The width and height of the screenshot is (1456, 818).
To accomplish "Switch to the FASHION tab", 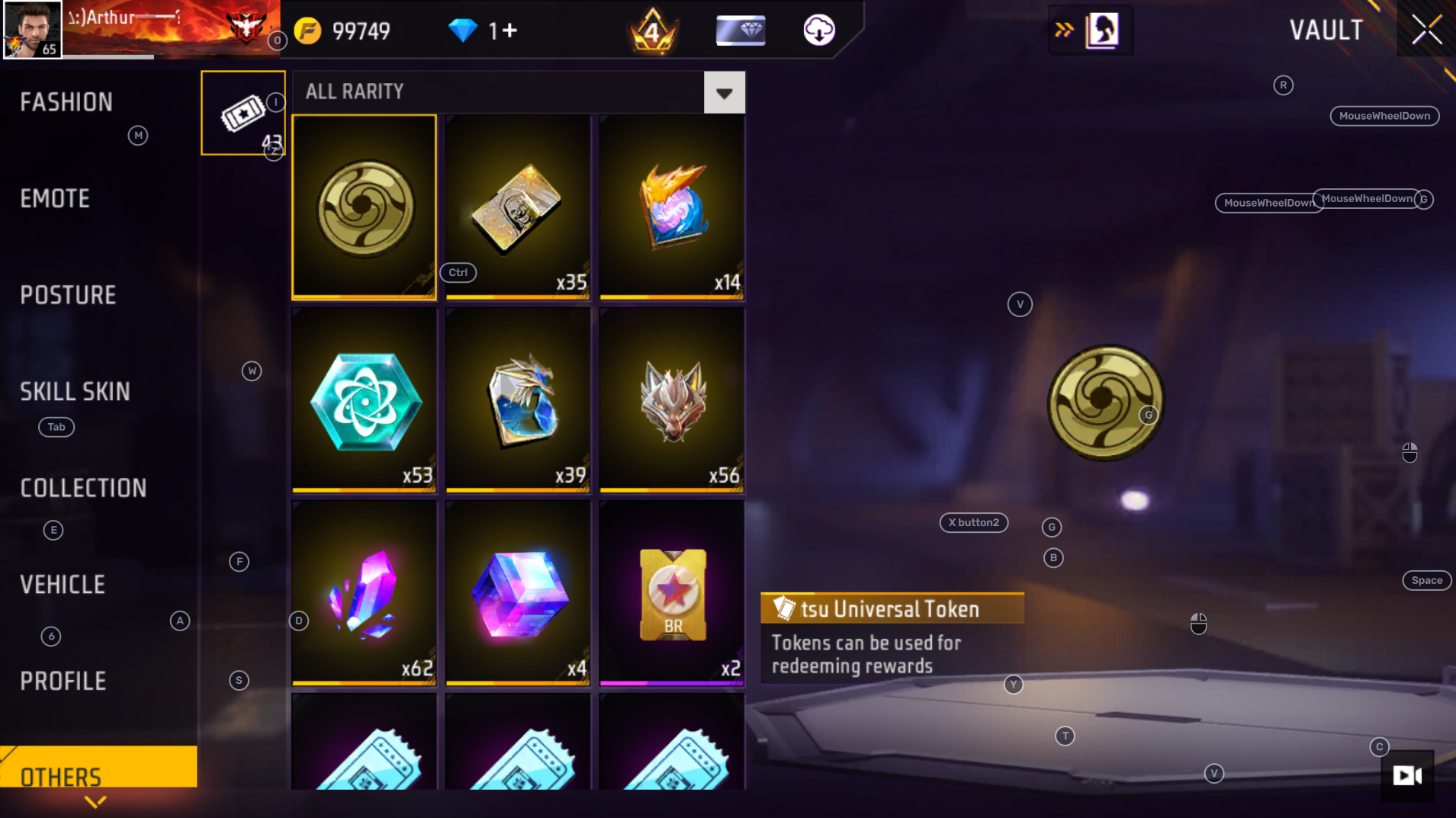I will coord(66,101).
